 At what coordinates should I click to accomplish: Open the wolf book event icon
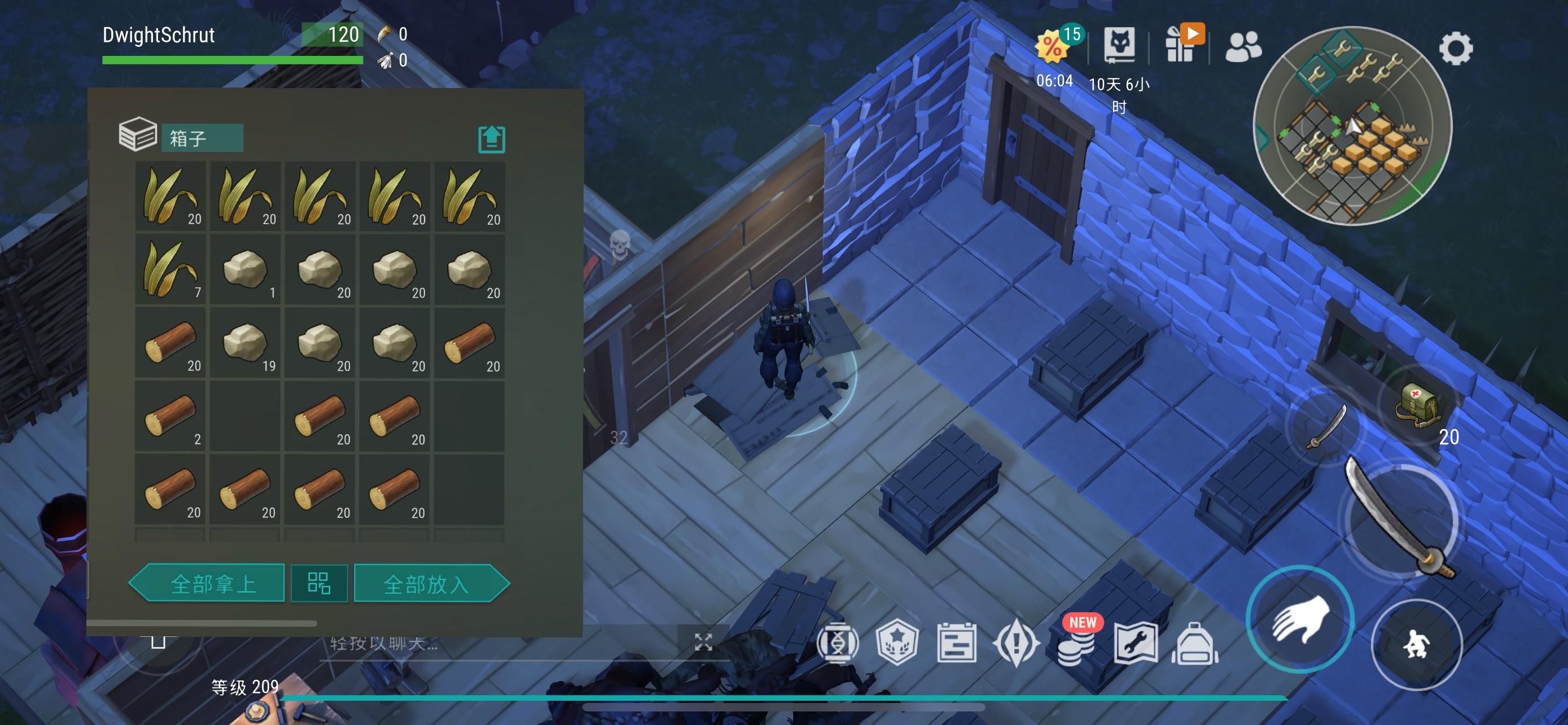click(1119, 46)
